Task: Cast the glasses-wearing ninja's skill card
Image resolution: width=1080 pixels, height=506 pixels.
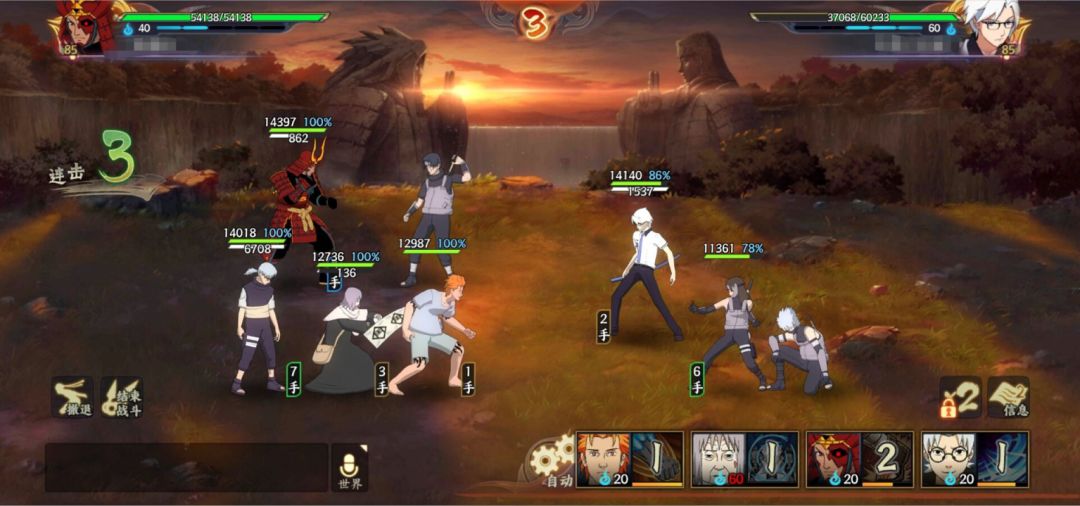Action: 975,459
